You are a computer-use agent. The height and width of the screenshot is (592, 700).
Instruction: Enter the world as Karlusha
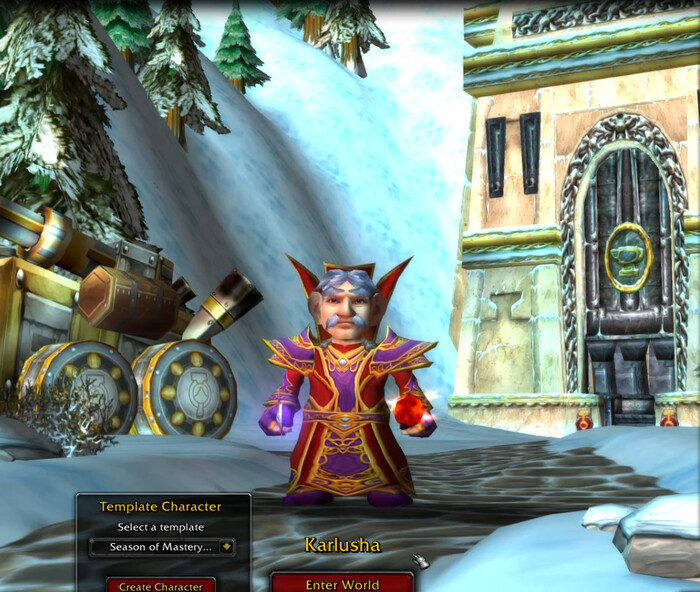(342, 584)
